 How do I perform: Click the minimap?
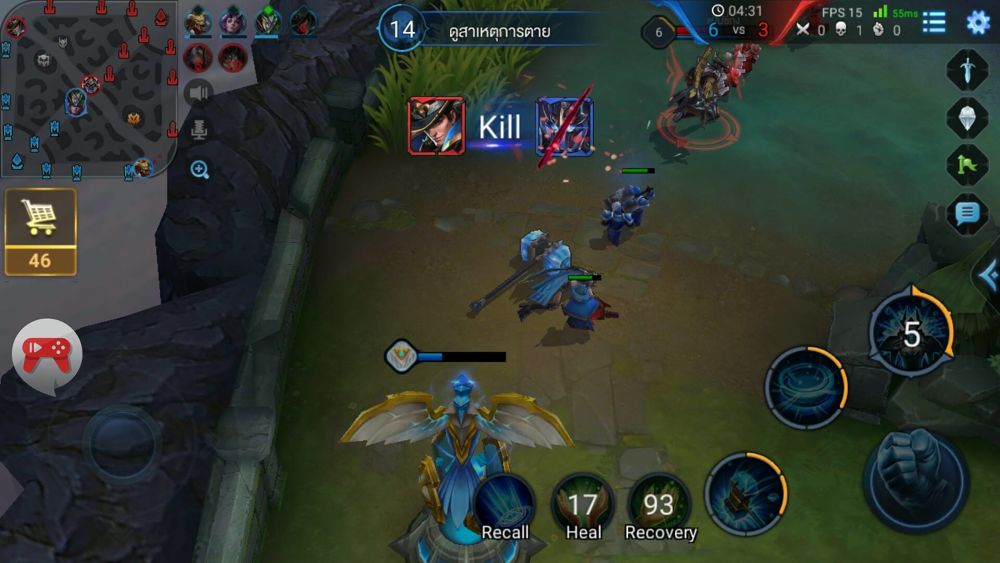88,88
